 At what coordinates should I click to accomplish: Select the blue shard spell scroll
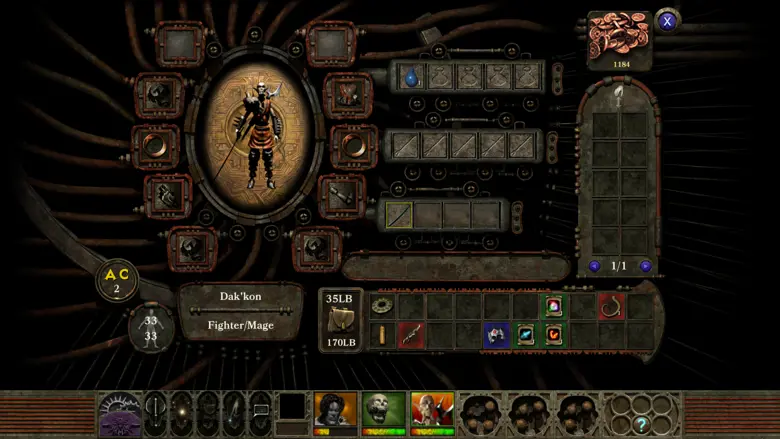click(526, 335)
